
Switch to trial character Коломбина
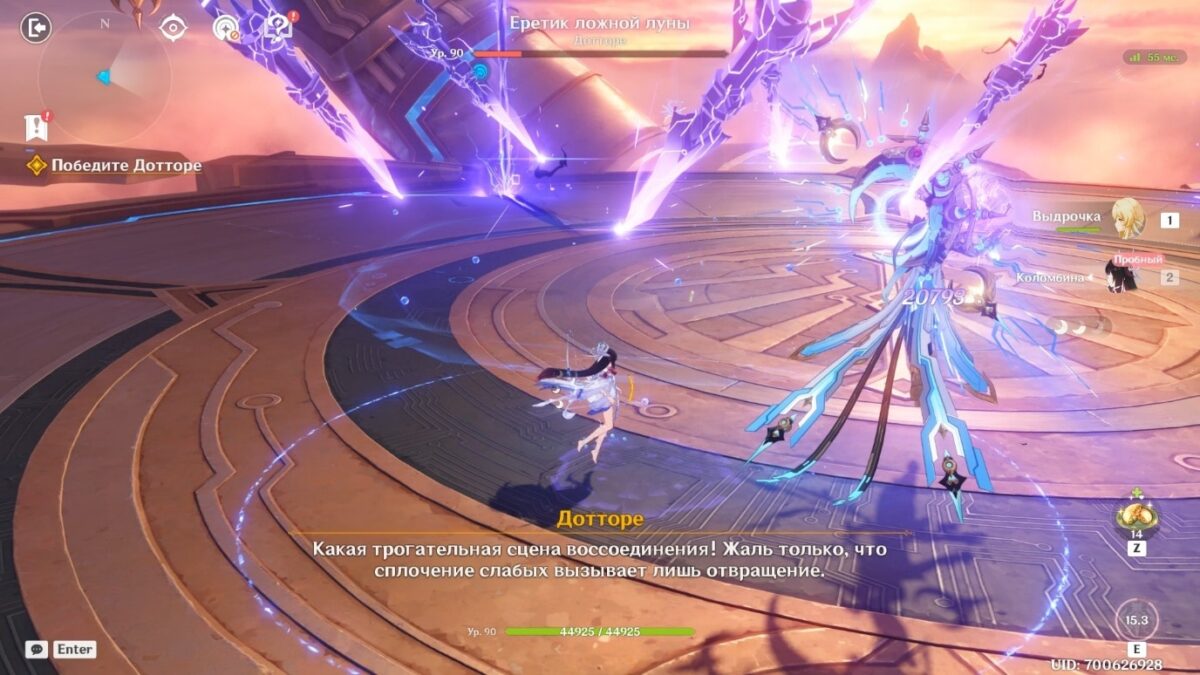tap(1122, 276)
